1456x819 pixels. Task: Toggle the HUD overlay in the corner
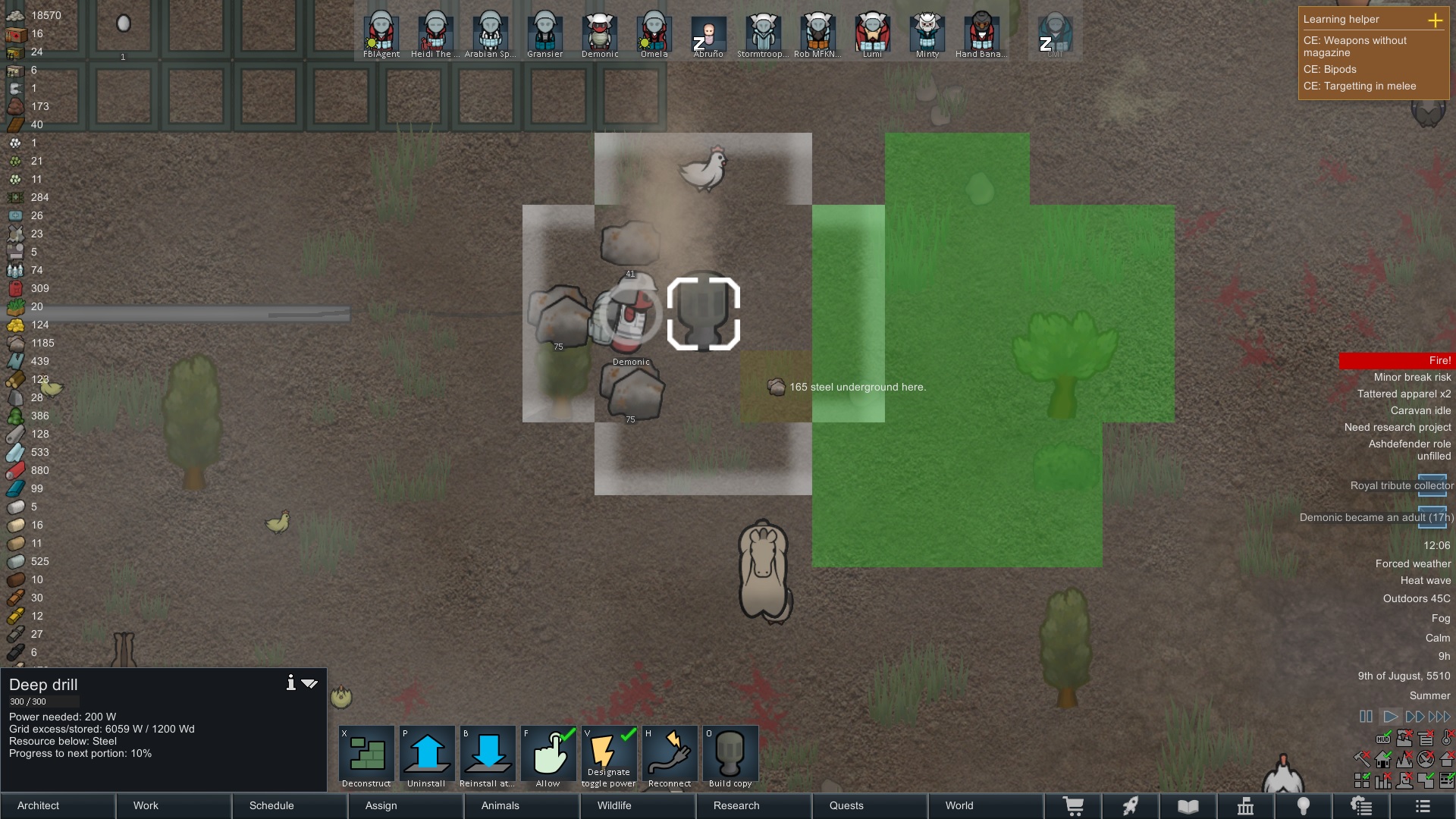coord(1383,739)
